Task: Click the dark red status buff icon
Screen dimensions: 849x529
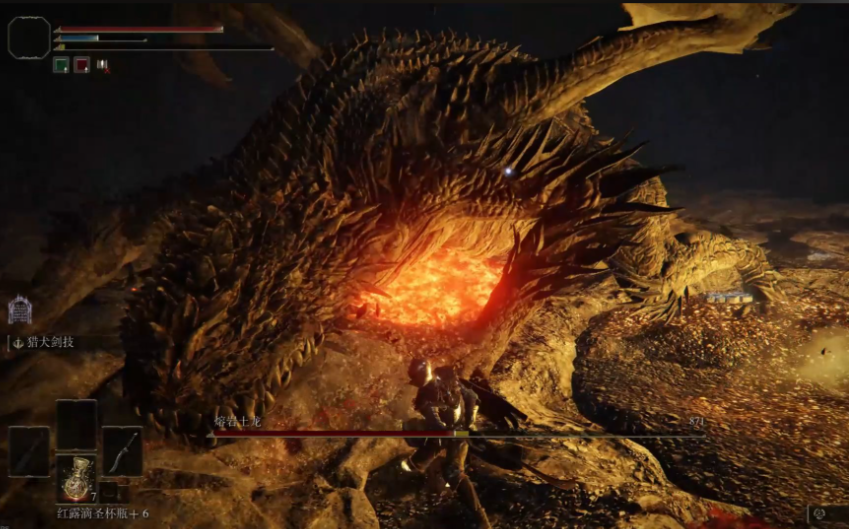Action: coord(81,64)
